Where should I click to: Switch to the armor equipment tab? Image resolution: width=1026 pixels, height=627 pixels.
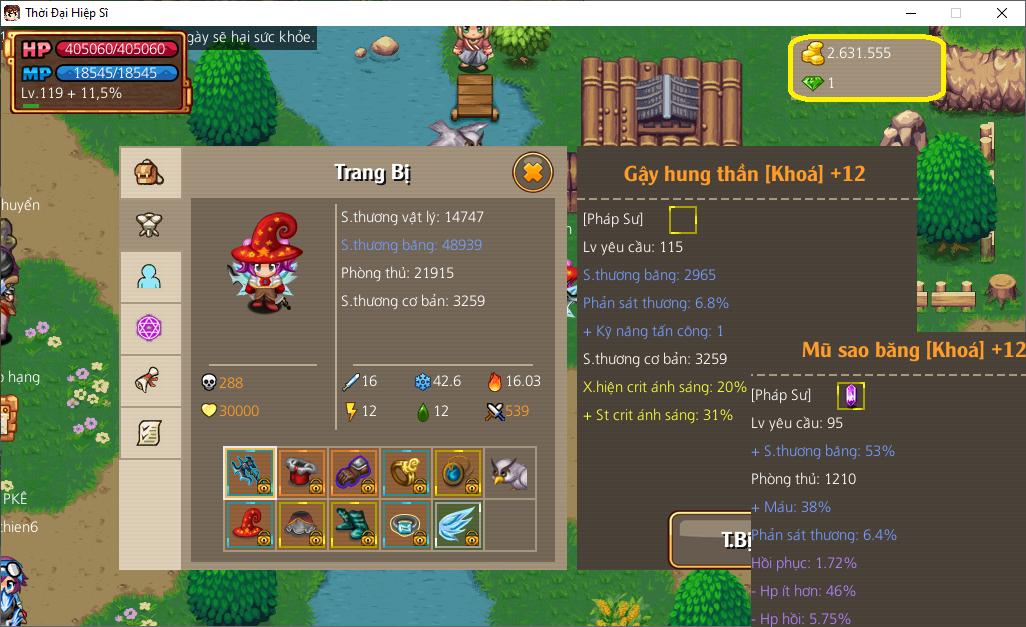click(x=150, y=225)
